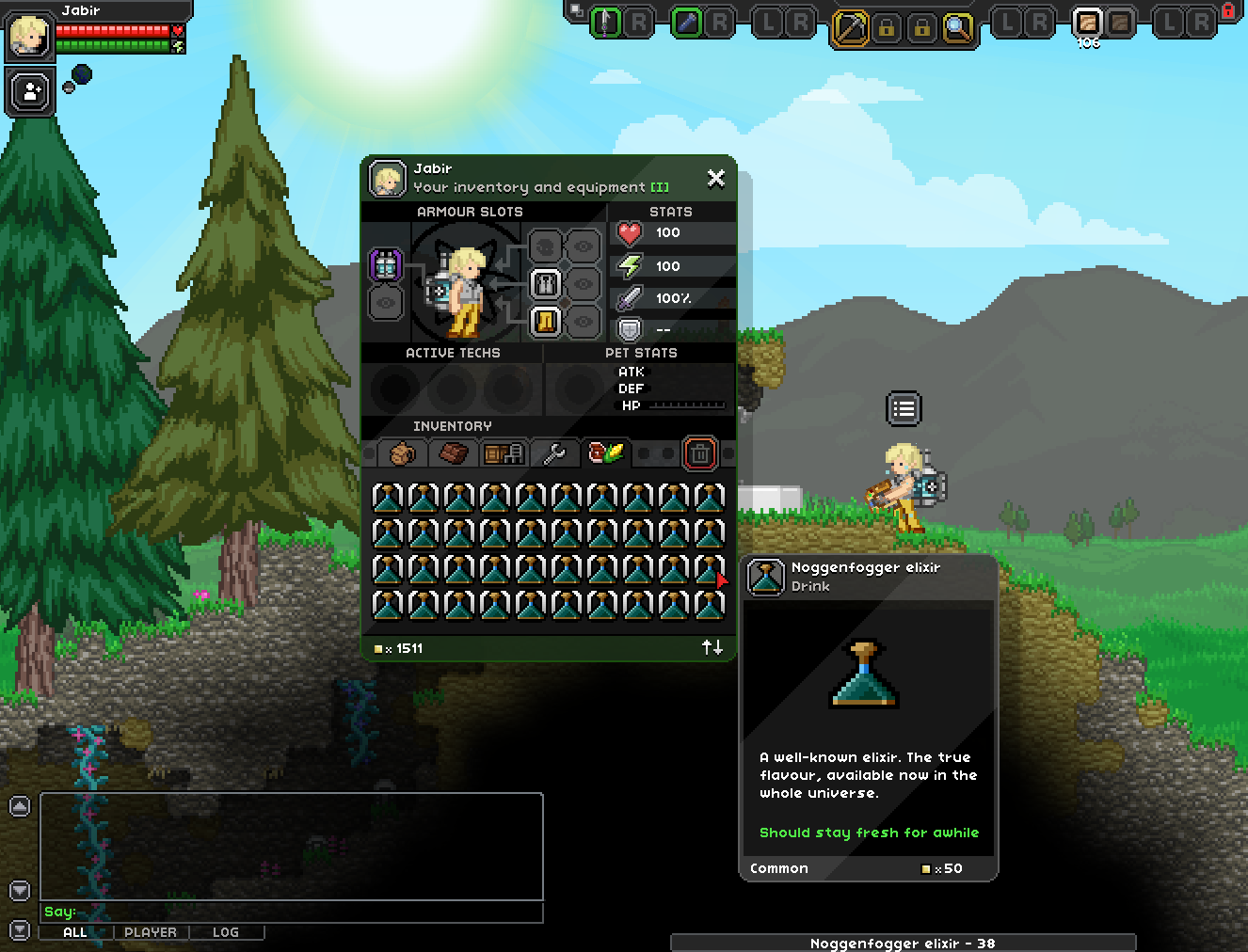Open the wrench reagents inventory tab
Screen dimensions: 1248x952
click(x=554, y=454)
